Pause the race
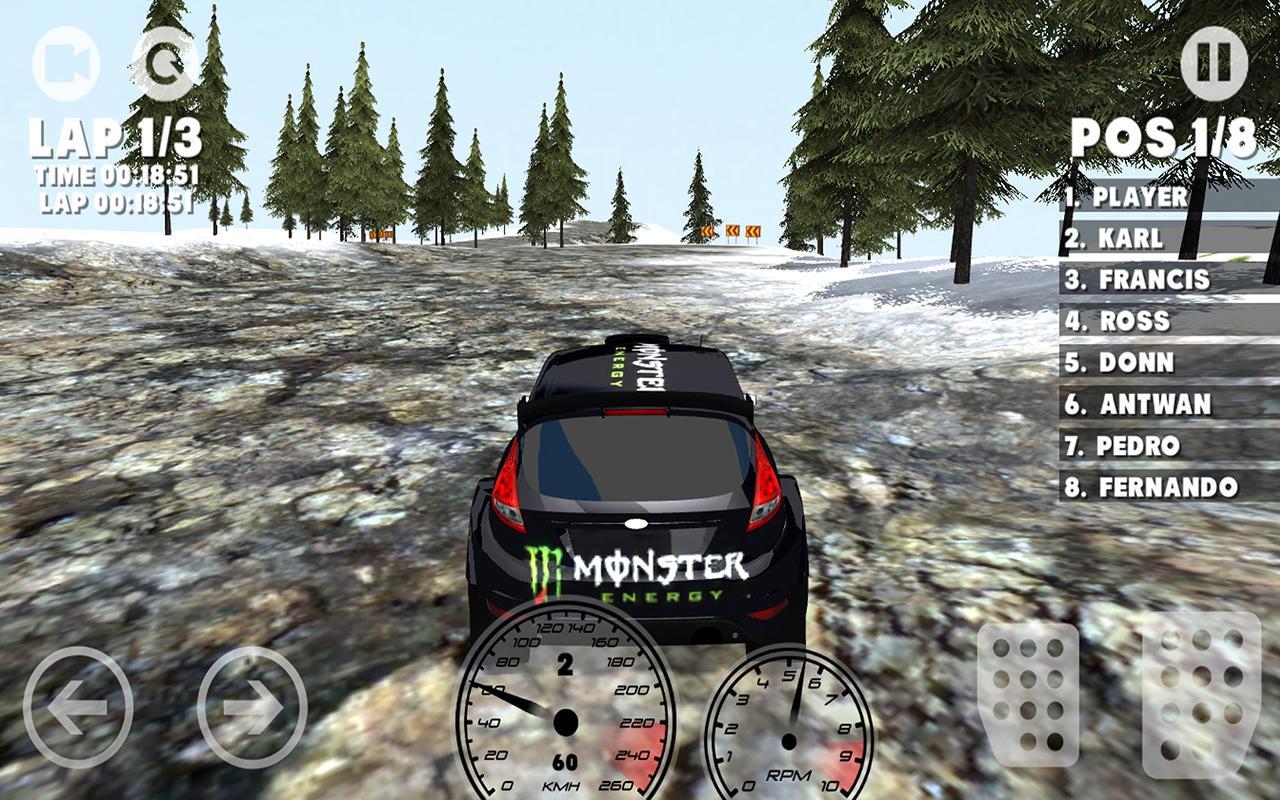Viewport: 1280px width, 800px height. coord(1213,62)
